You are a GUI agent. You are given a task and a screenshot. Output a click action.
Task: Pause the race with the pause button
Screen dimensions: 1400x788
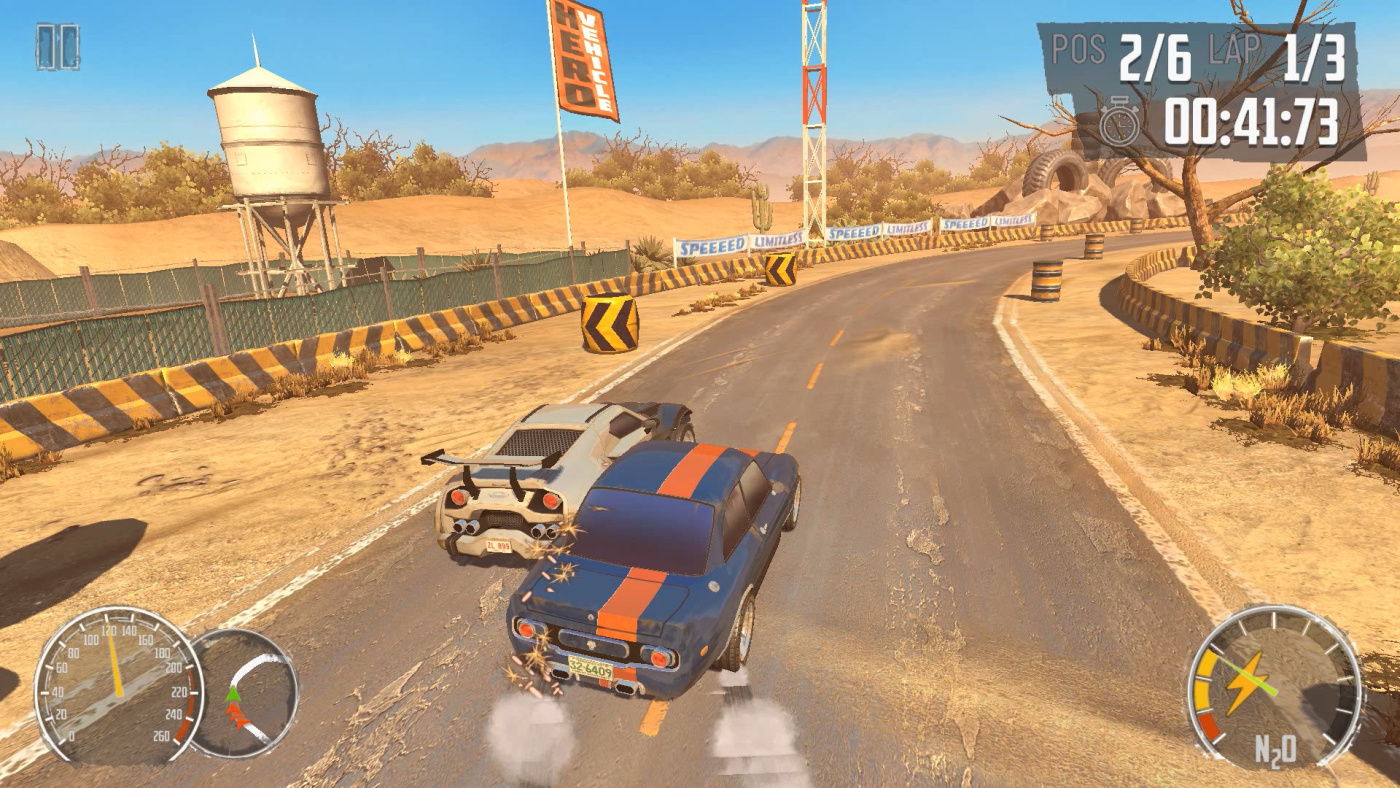57,47
